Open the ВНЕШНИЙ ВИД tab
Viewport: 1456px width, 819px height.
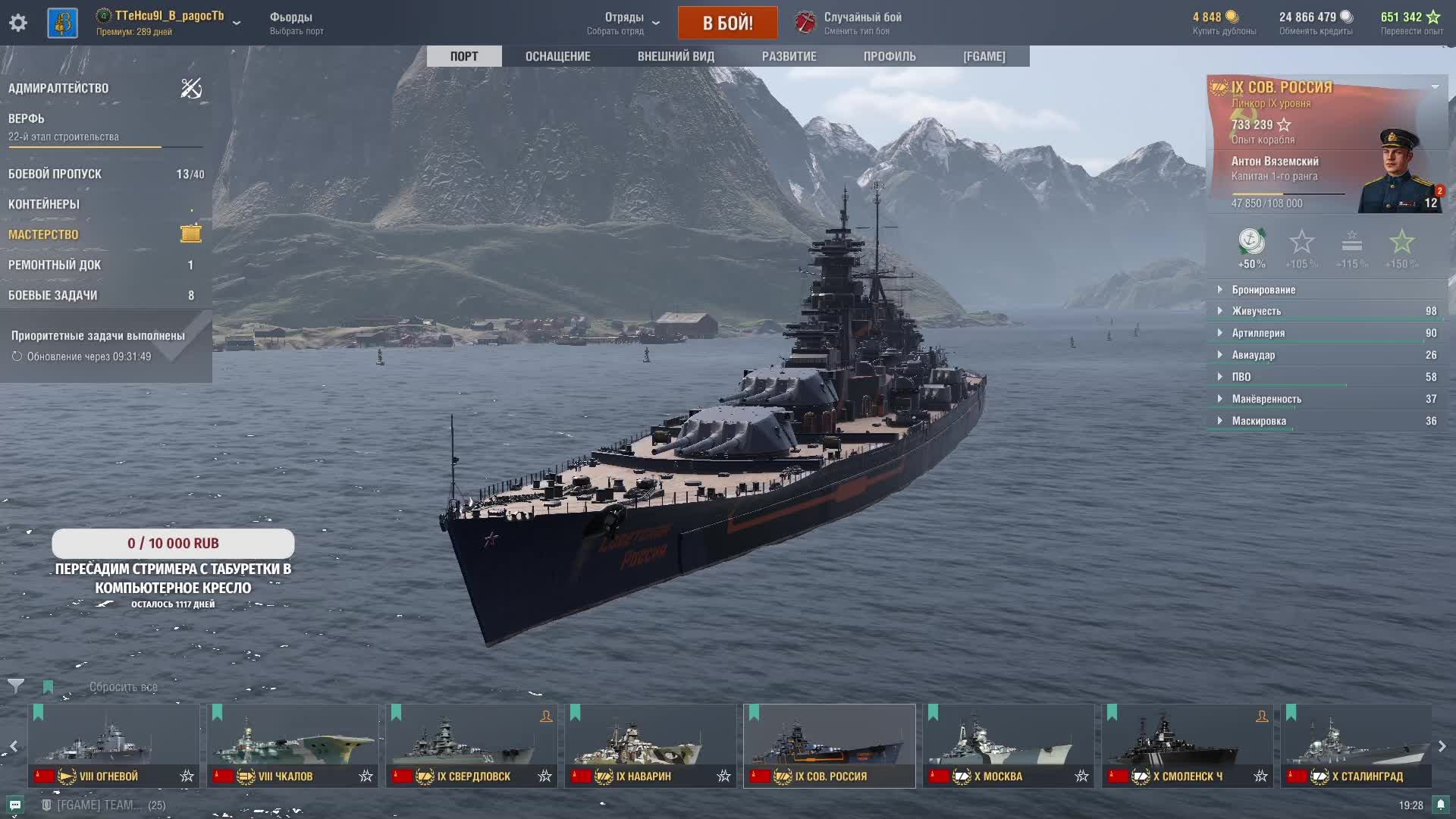tap(676, 56)
